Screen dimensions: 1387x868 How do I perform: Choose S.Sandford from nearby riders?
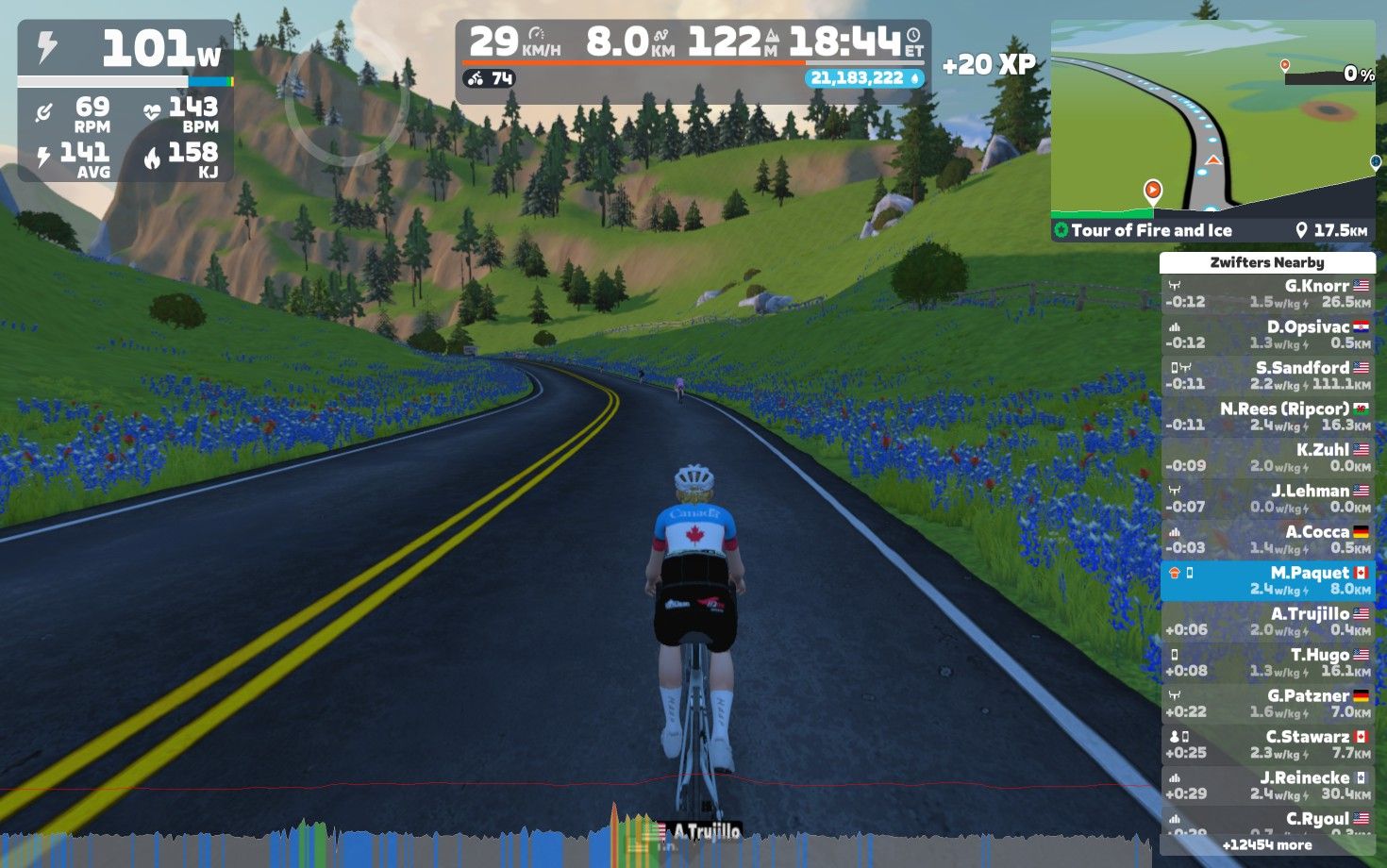tap(1267, 376)
